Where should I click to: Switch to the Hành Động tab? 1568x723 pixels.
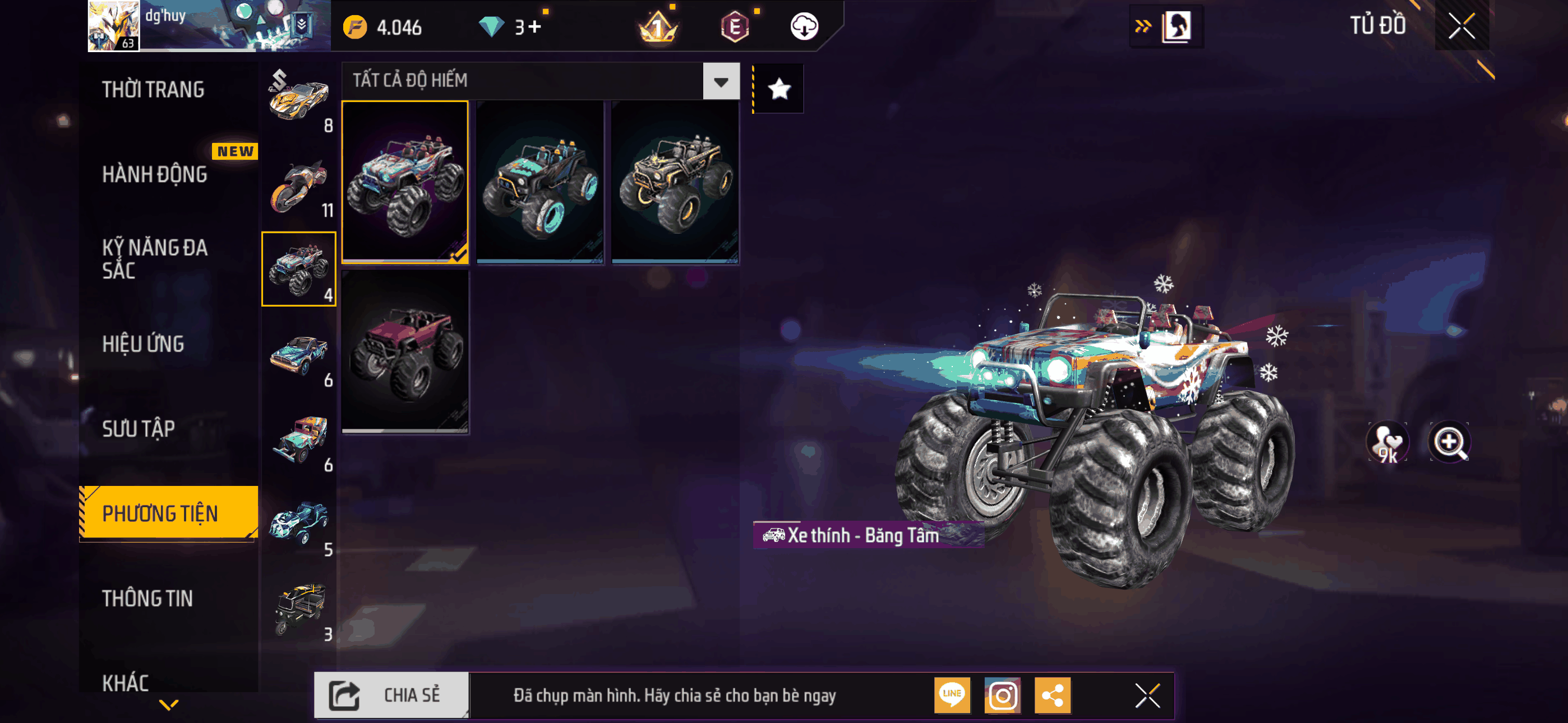[x=155, y=175]
